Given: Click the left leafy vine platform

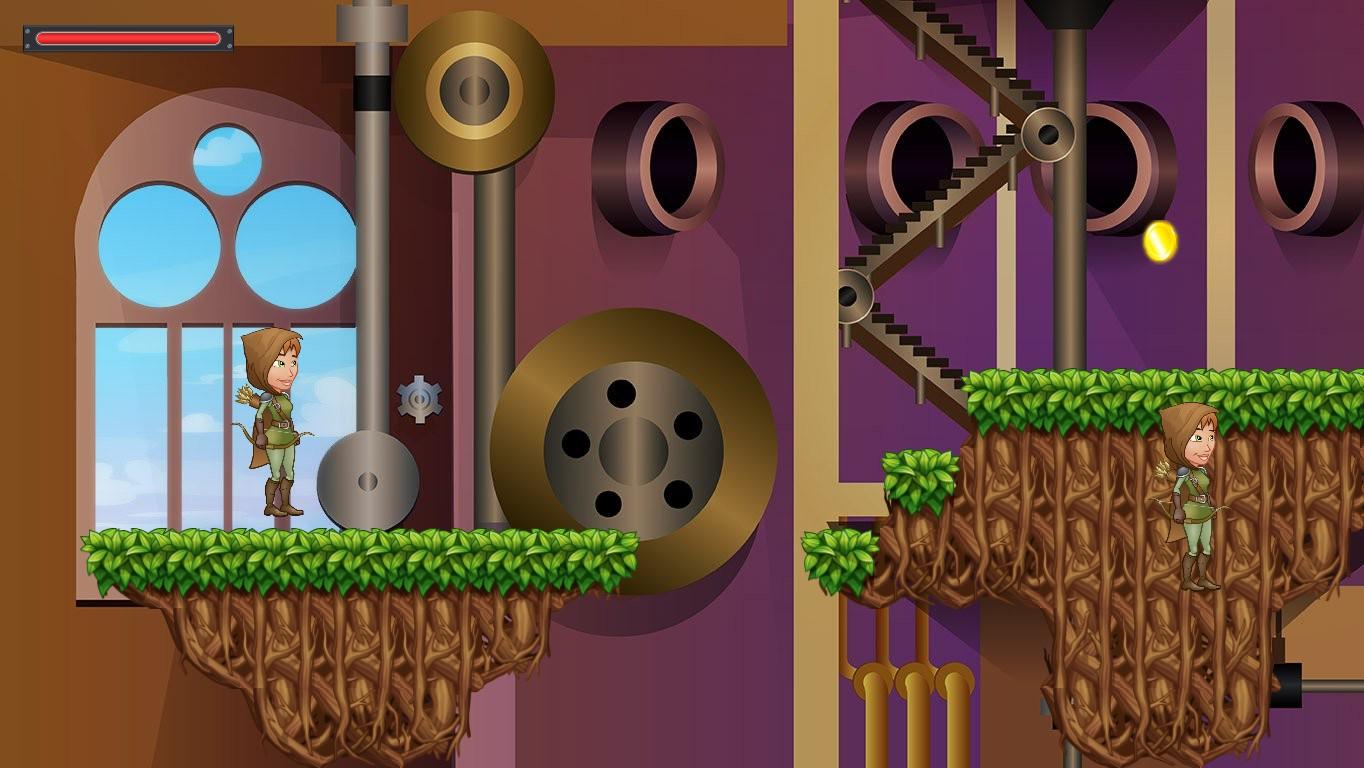Looking at the screenshot, I should [x=350, y=555].
